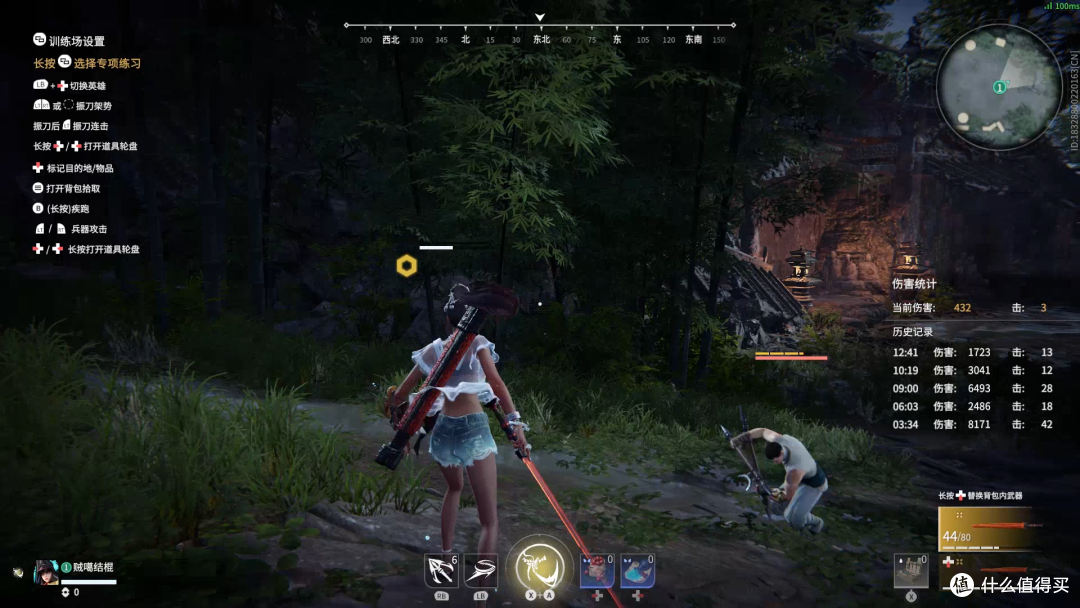Open the 训练场设置 training ground settings
The width and height of the screenshot is (1080, 608).
(x=76, y=41)
